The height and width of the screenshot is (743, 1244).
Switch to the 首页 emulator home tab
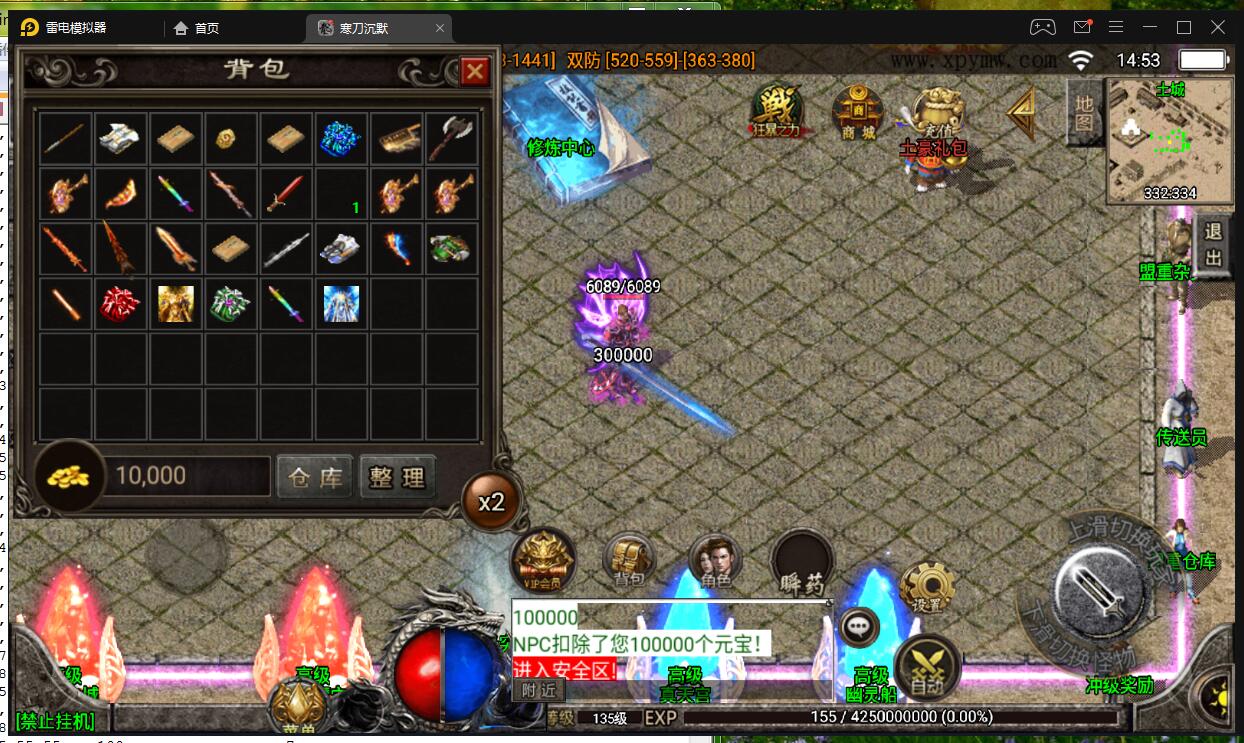point(196,28)
